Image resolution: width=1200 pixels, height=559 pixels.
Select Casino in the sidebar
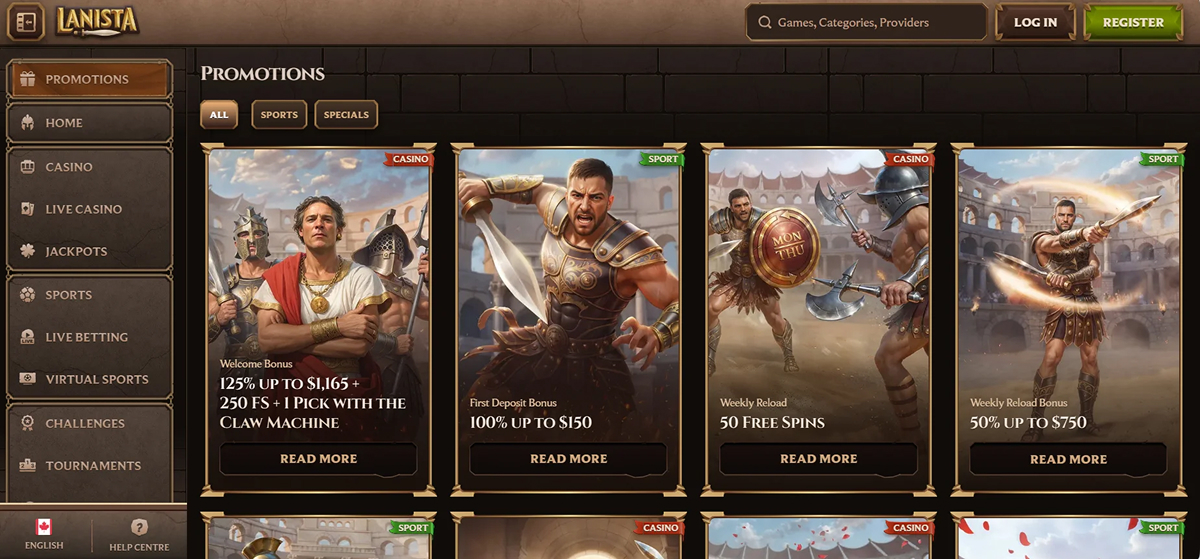click(89, 167)
